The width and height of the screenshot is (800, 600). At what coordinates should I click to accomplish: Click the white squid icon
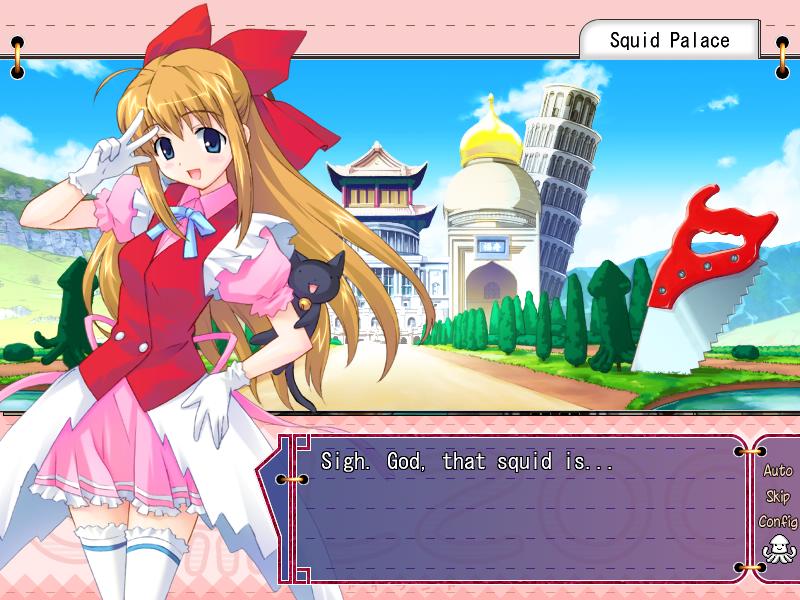point(776,550)
